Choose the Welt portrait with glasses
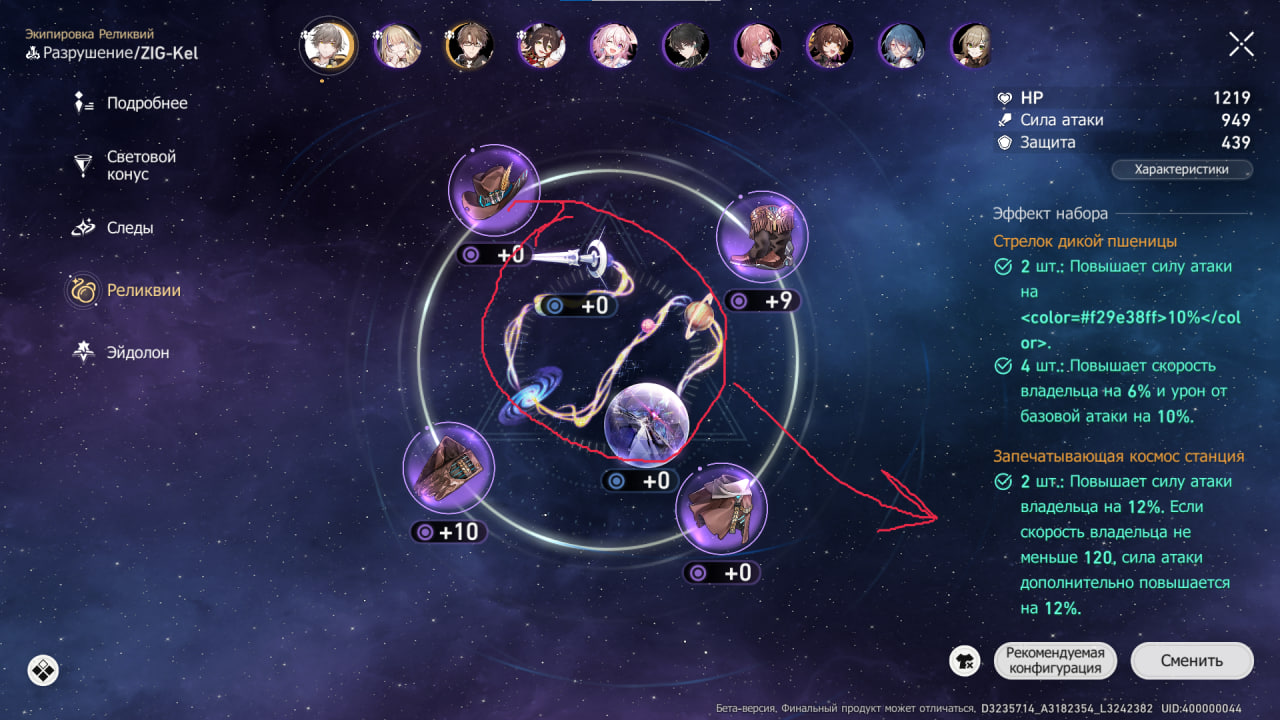The height and width of the screenshot is (720, 1280). 468,46
